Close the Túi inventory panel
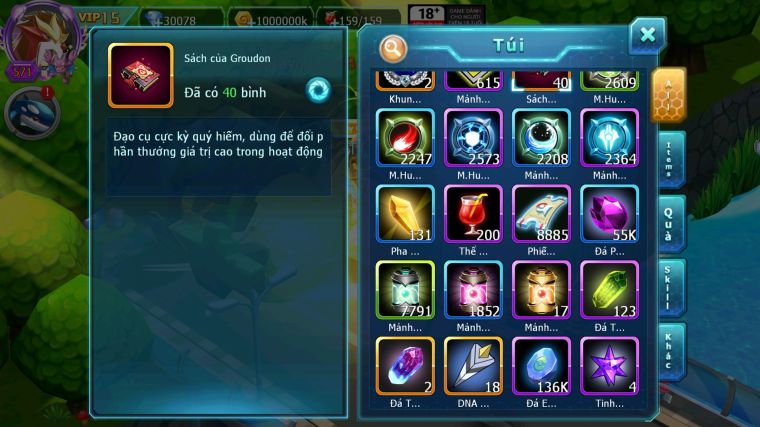The width and height of the screenshot is (760, 427). (x=647, y=36)
